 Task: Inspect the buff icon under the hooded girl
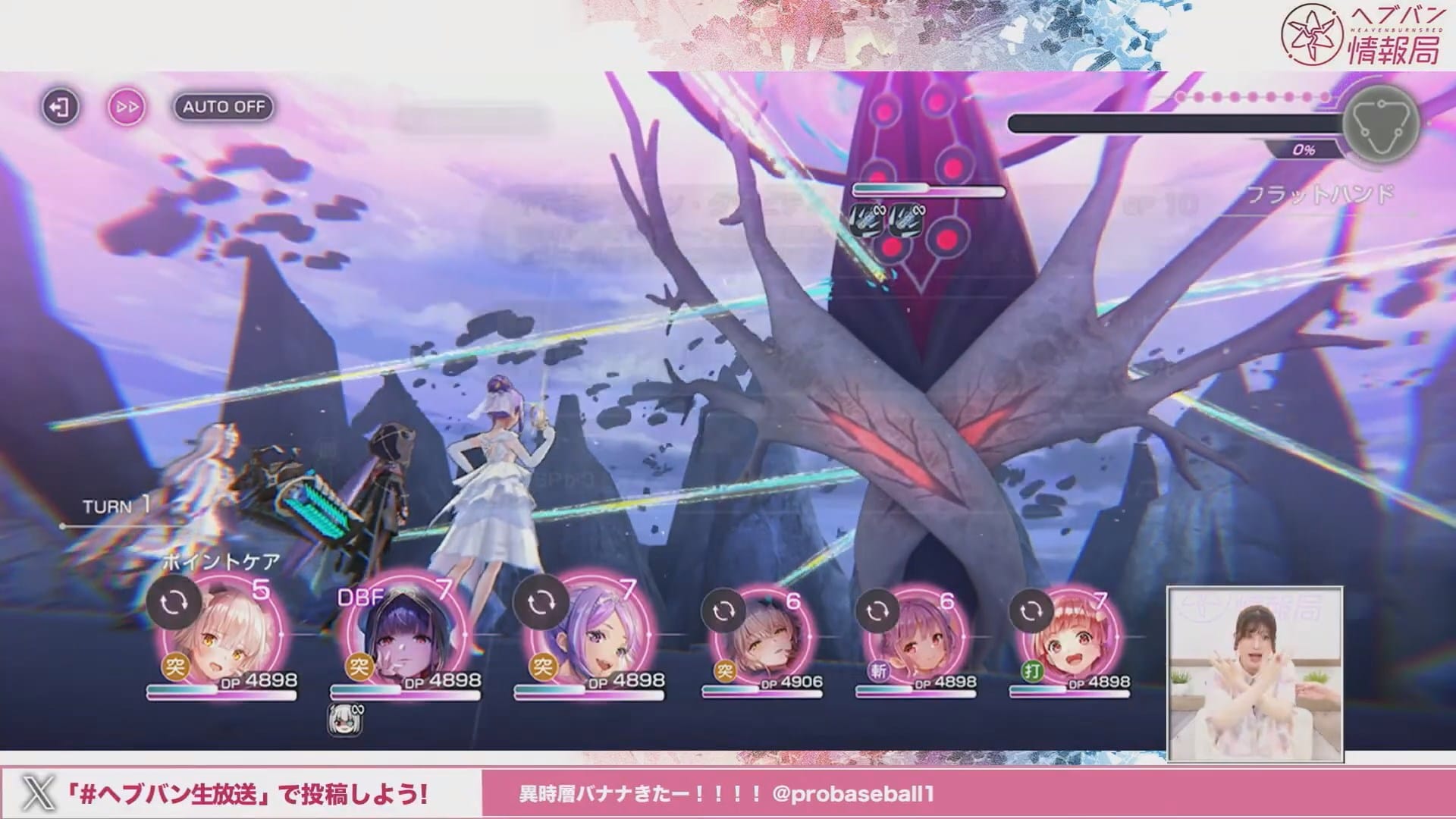(x=344, y=720)
